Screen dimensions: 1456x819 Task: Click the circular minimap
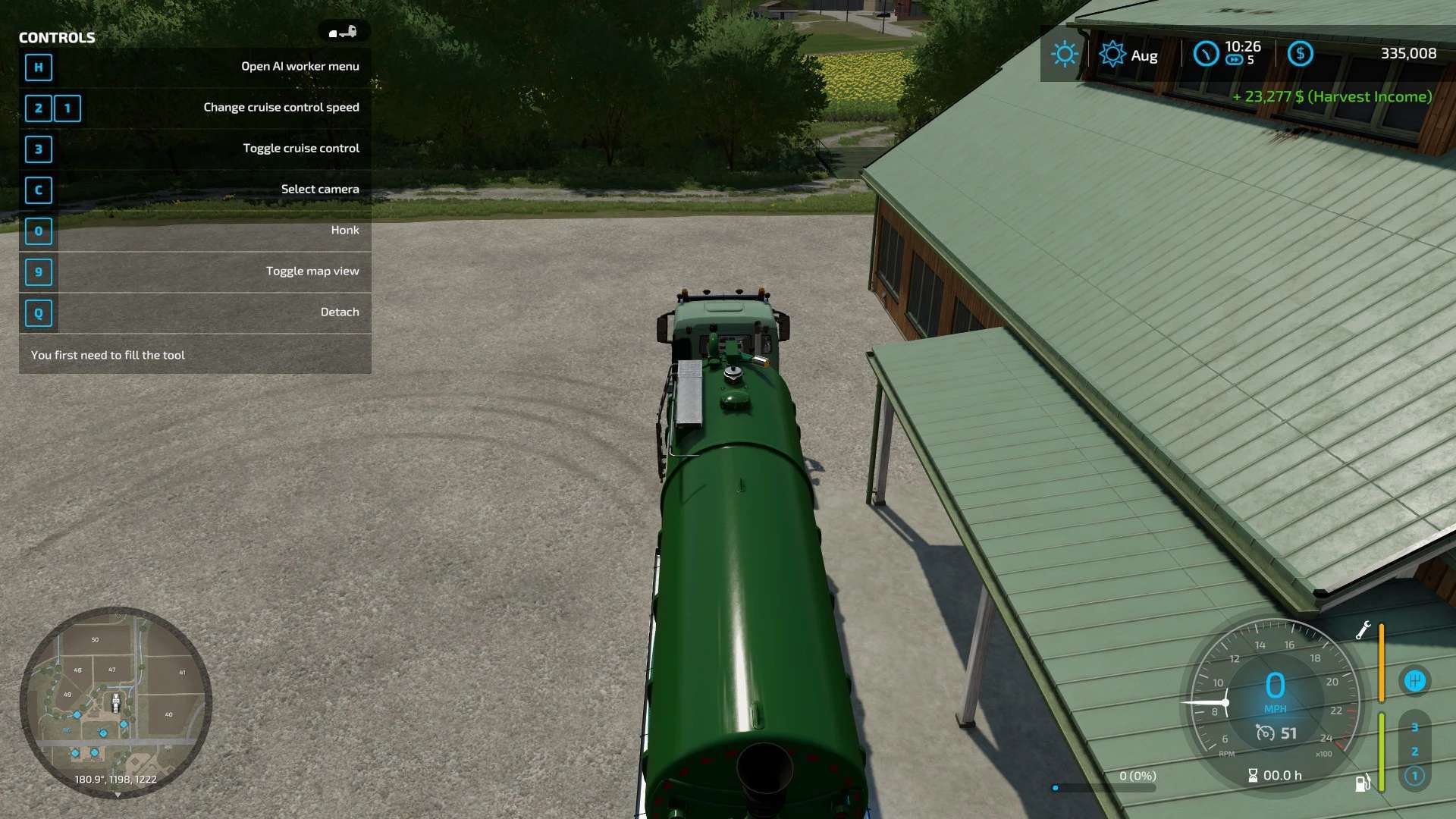115,701
